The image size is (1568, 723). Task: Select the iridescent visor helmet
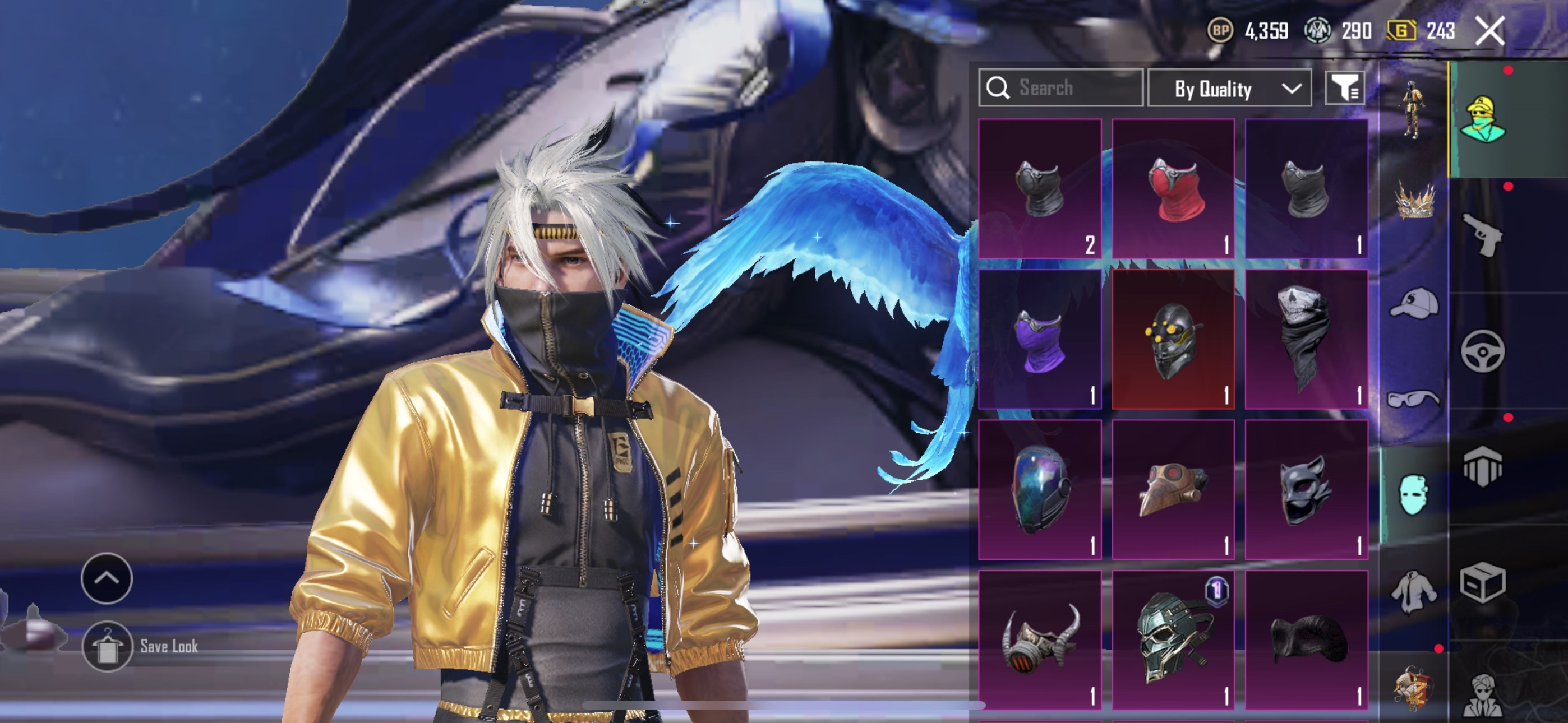coord(1040,489)
